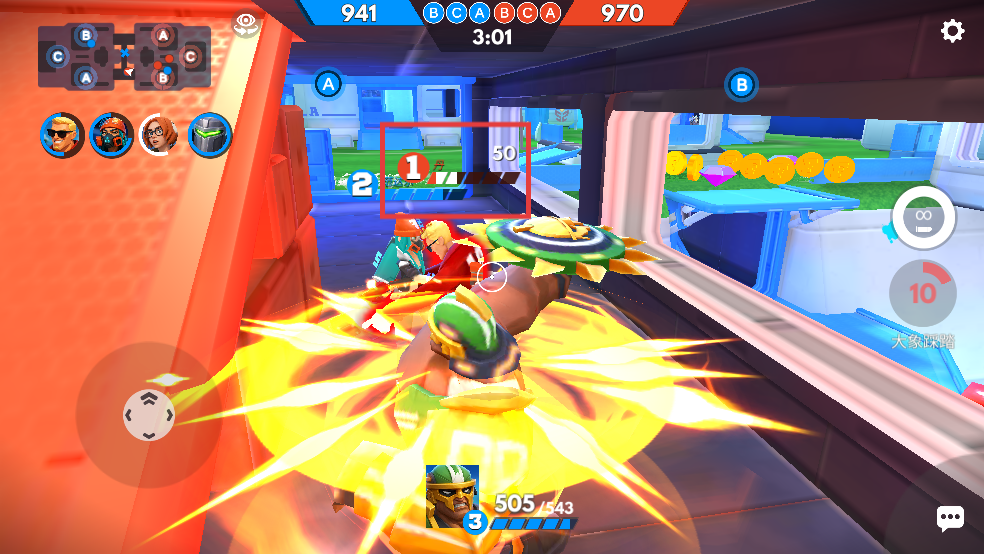Activate the 大象踩踏 stomp ability

[x=922, y=294]
